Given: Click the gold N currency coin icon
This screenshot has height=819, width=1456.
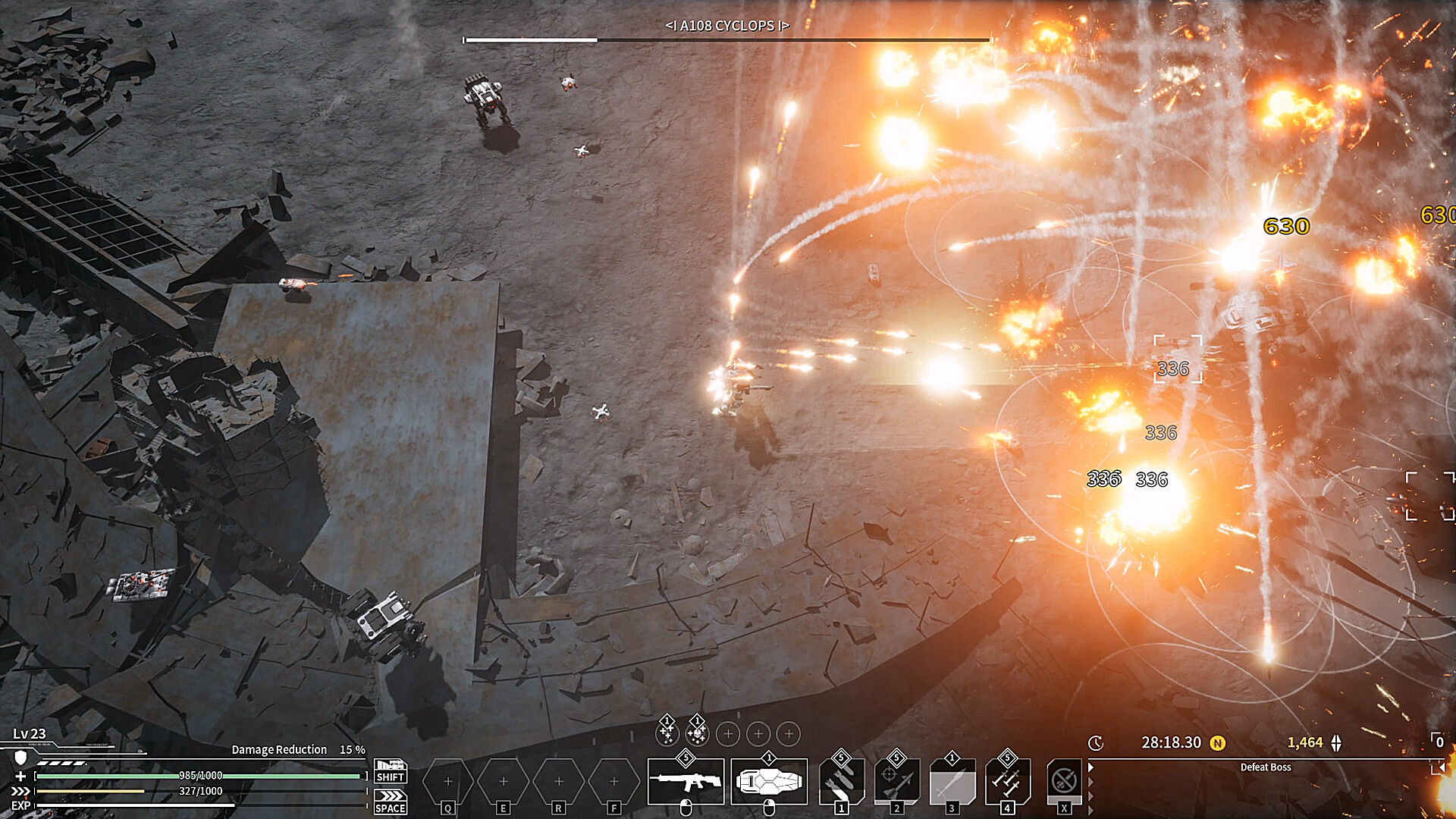Looking at the screenshot, I should click(x=1218, y=743).
